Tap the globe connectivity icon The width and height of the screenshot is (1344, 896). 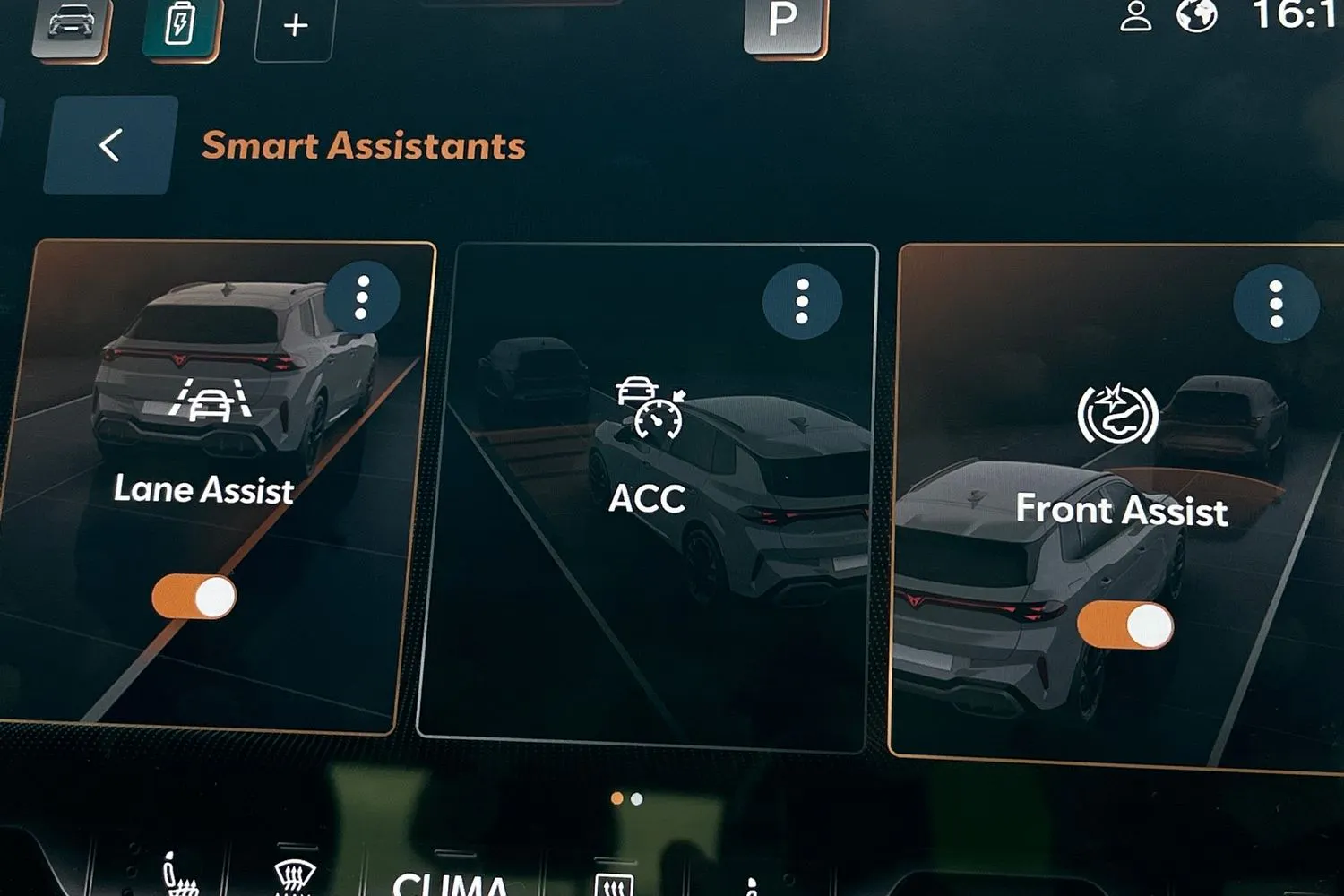click(1196, 15)
